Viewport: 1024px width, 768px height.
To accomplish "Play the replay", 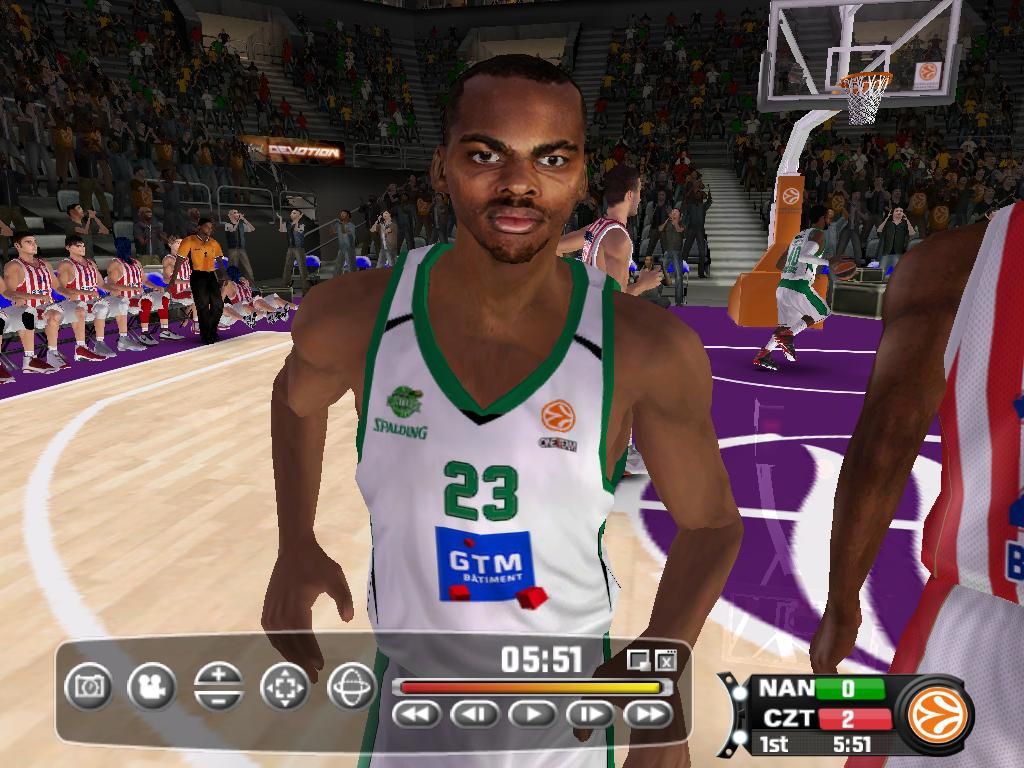I will point(533,714).
